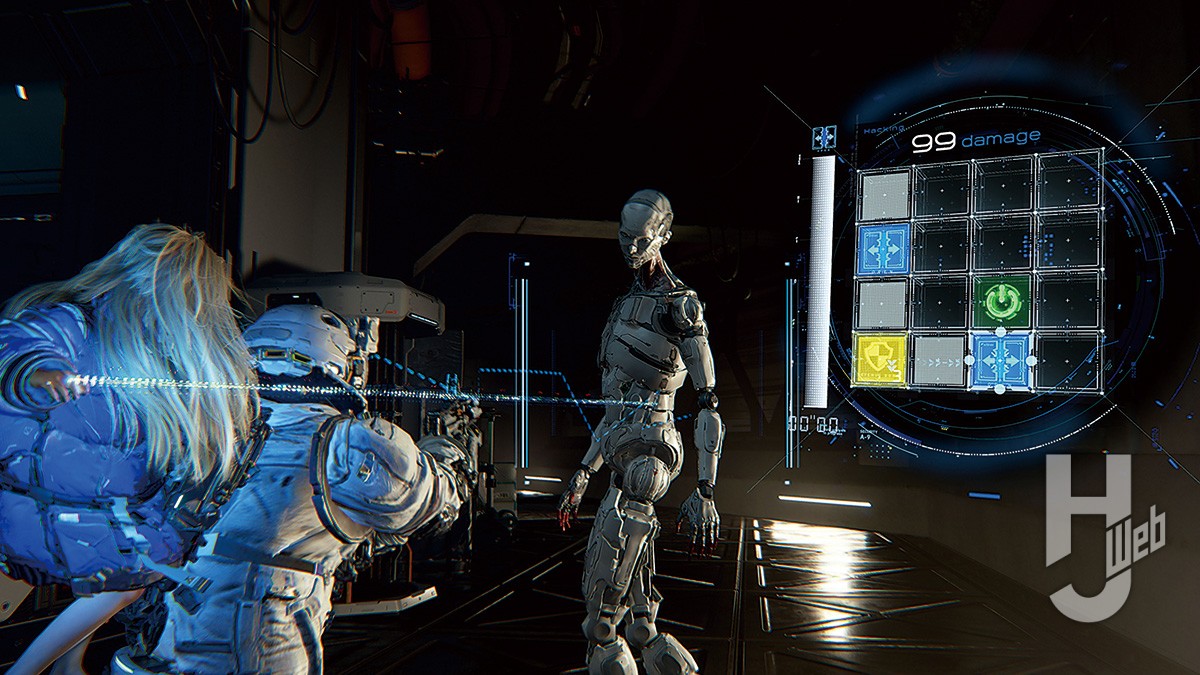Click the blue arrow tile with cursor dots
1200x675 pixels.
(x=1003, y=359)
